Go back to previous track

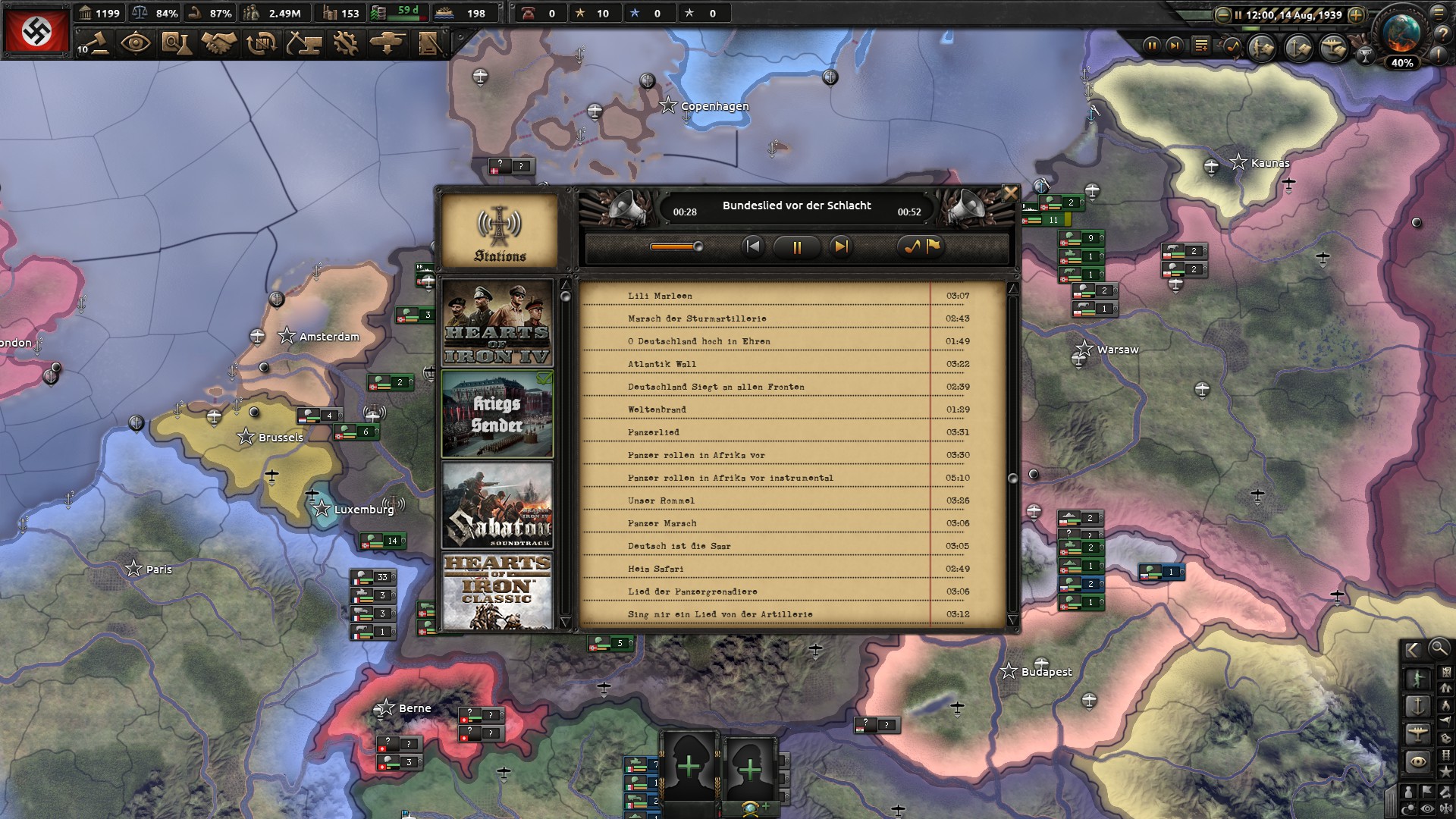752,246
